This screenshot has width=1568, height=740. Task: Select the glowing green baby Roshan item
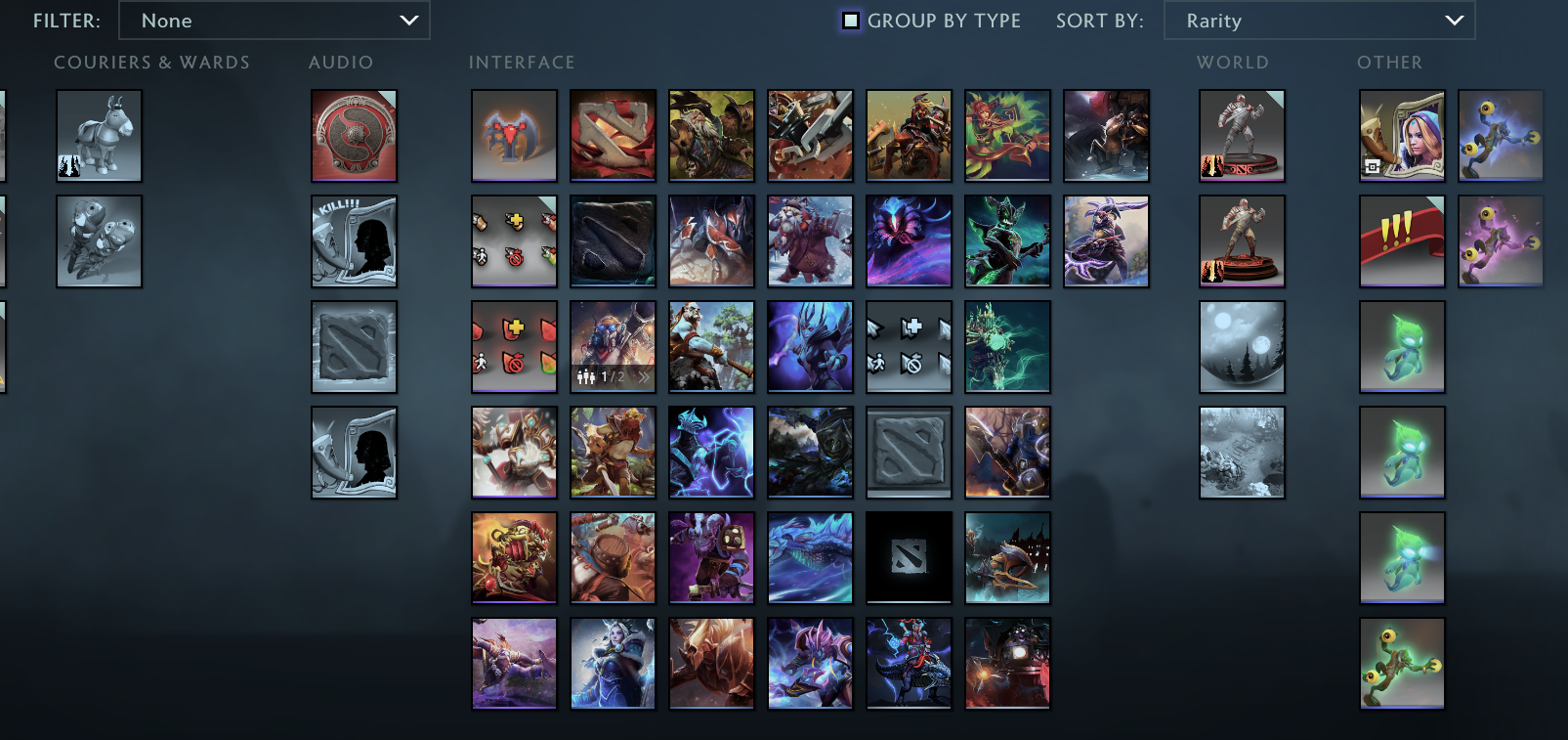pyautogui.click(x=1401, y=347)
